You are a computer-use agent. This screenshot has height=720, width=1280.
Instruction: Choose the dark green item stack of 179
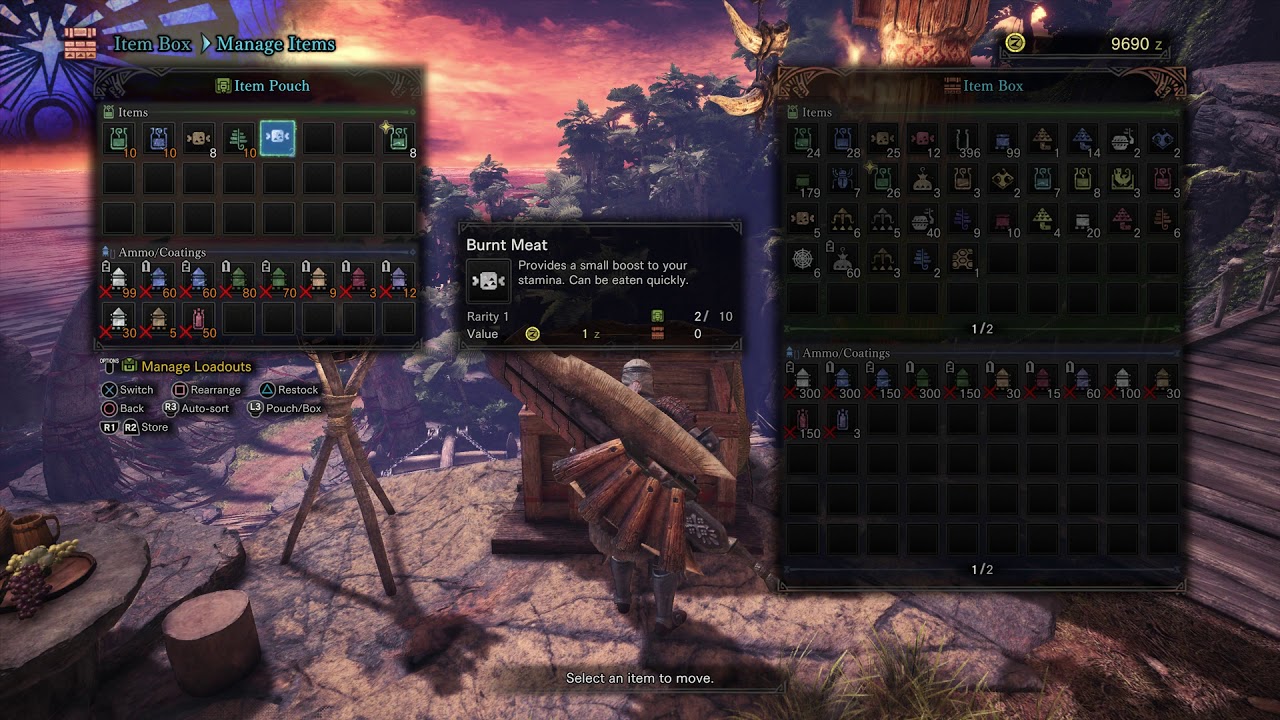[x=802, y=179]
